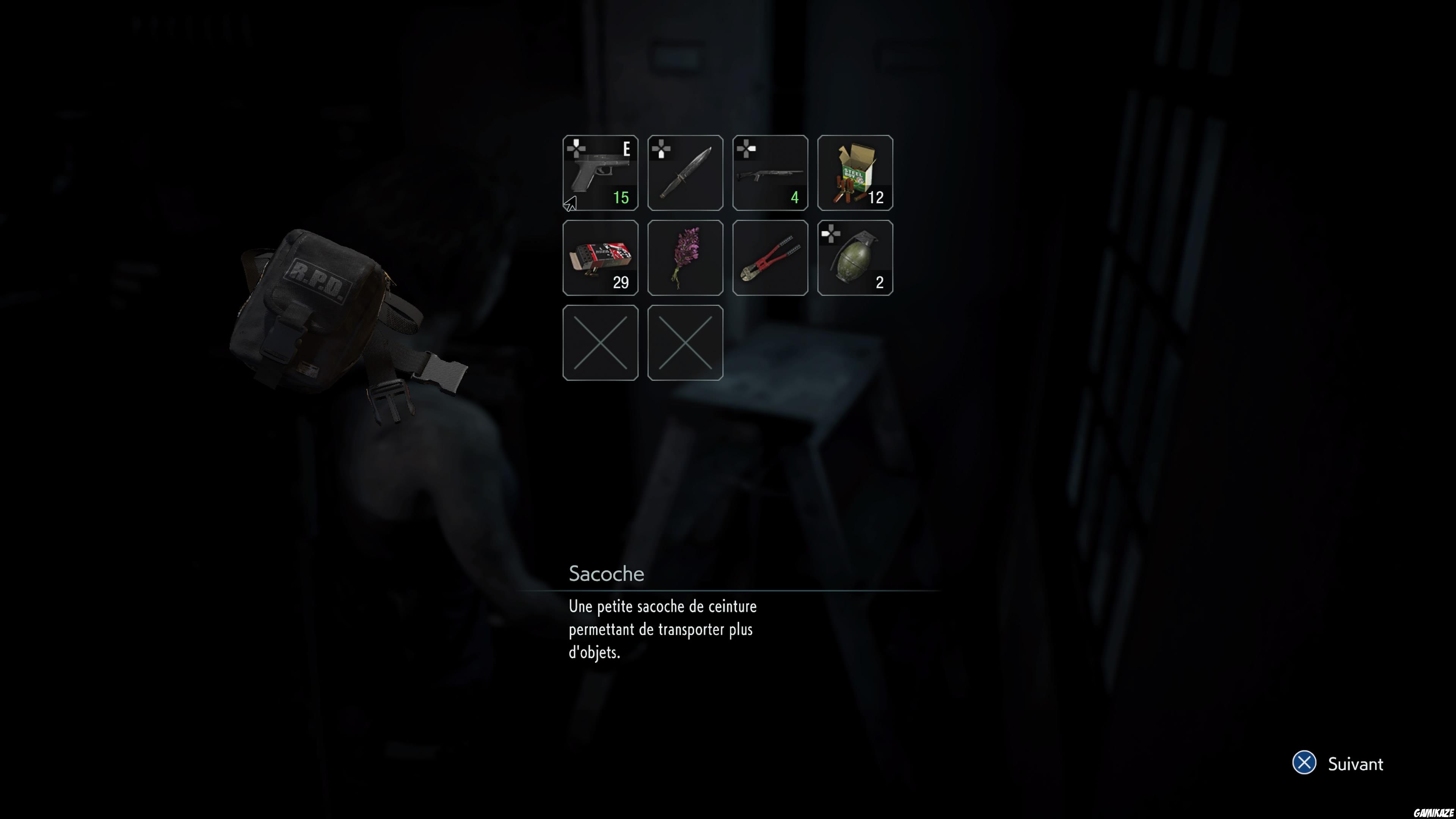Select the Steel Boy shotgun shells box
The width and height of the screenshot is (1456, 819).
pyautogui.click(x=855, y=173)
